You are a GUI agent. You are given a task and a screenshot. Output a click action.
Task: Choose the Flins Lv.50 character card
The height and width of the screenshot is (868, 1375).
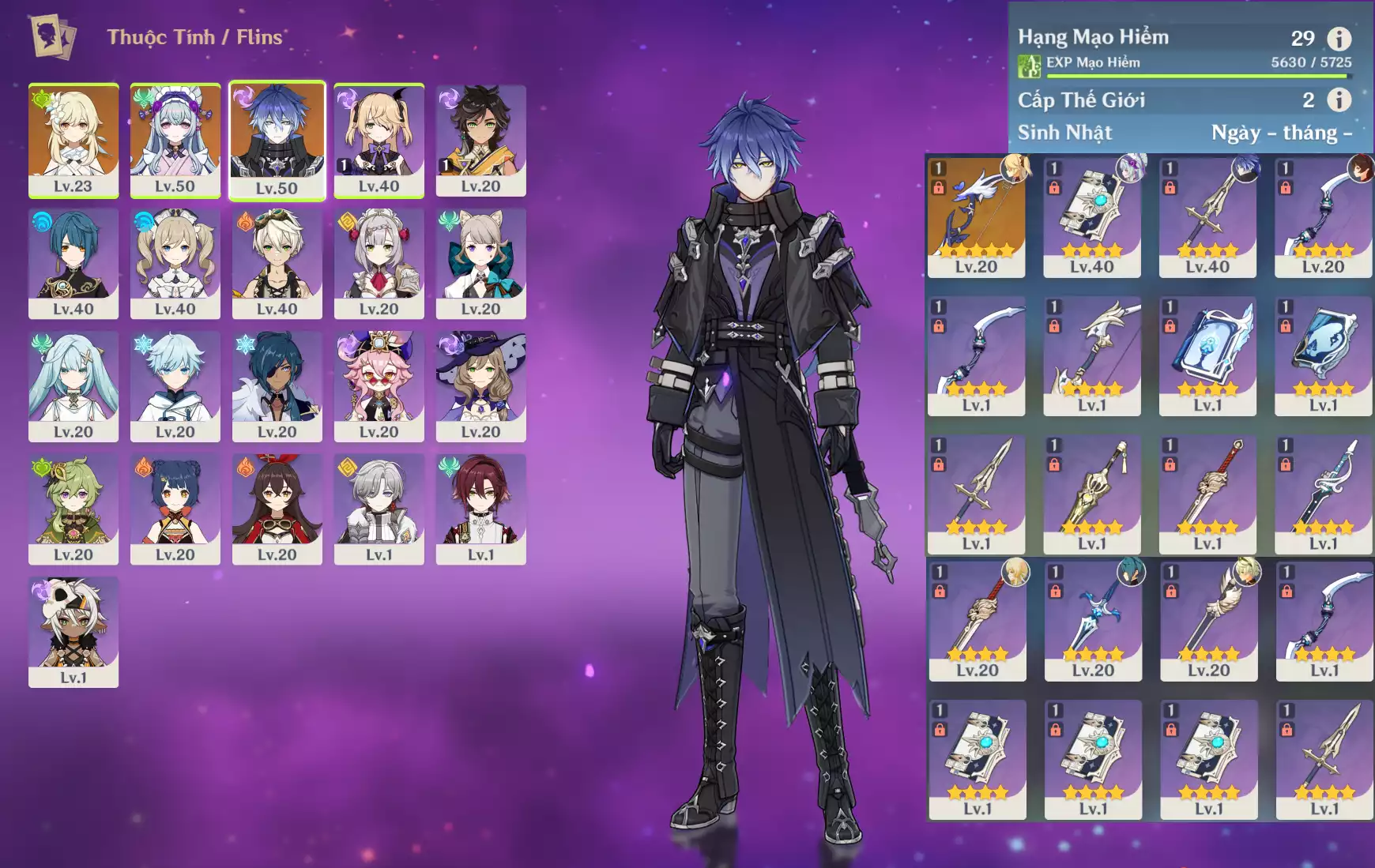coord(277,140)
